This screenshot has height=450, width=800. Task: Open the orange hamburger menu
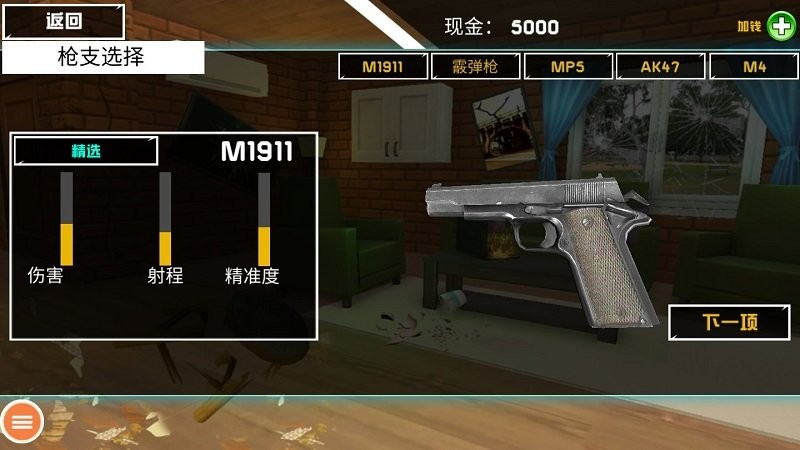[x=22, y=422]
